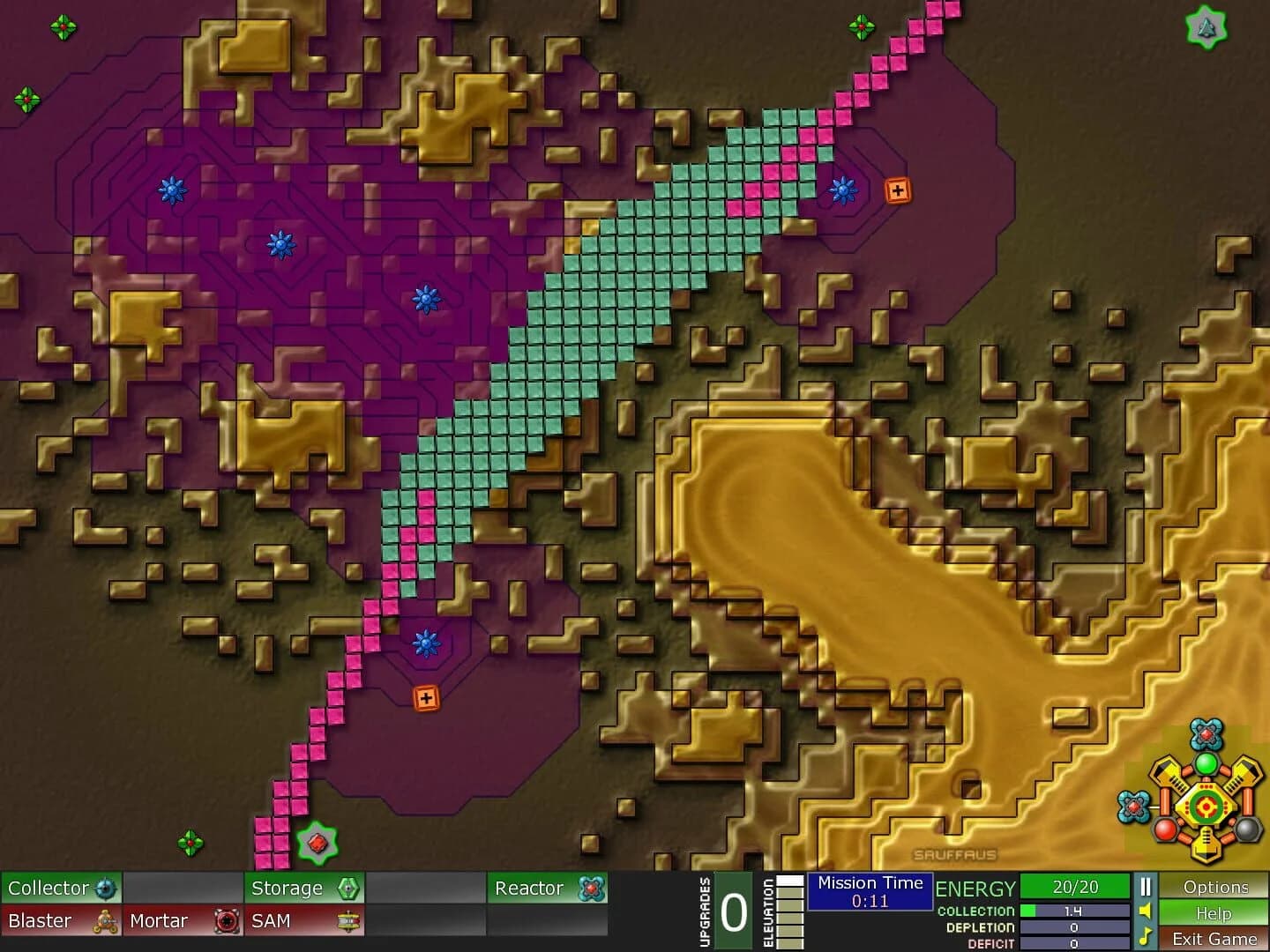Click the red totem near the bottom left
The width and height of the screenshot is (1270, 952).
click(x=316, y=842)
